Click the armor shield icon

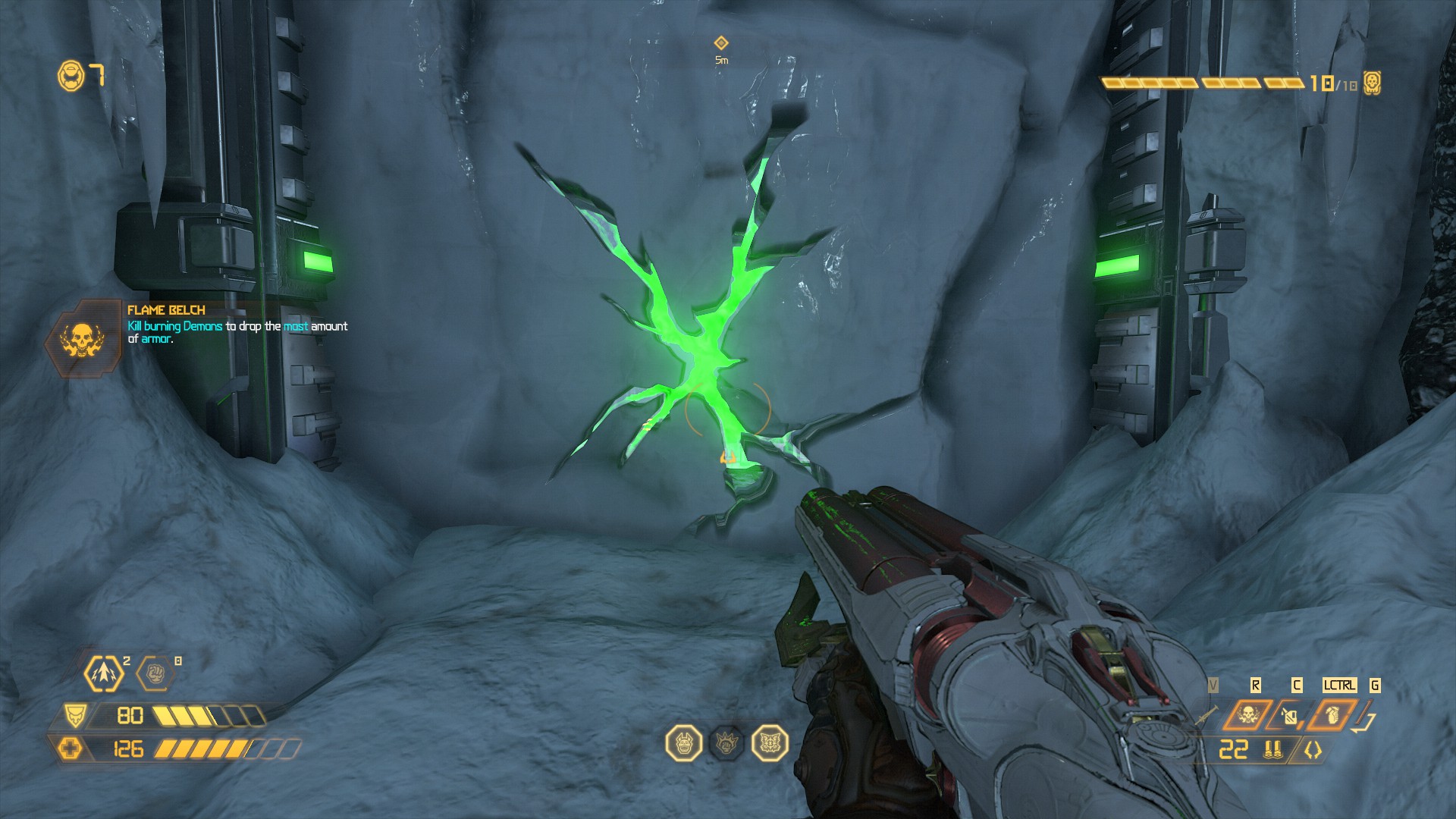[74, 715]
